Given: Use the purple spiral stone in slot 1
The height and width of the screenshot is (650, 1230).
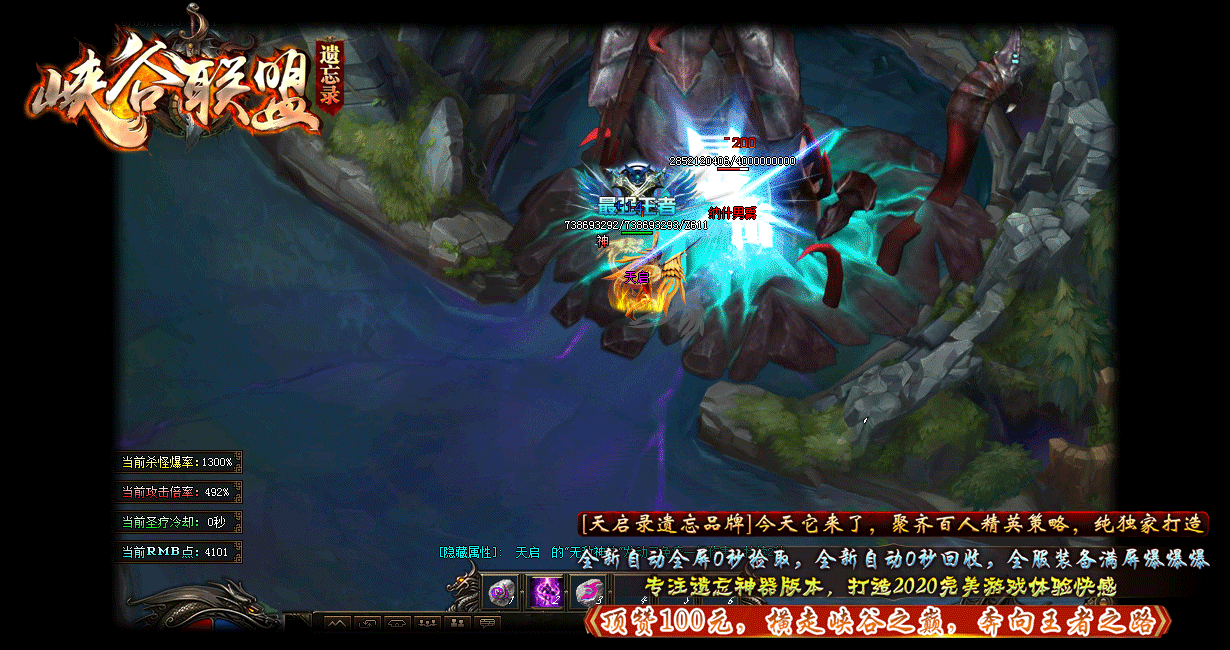Looking at the screenshot, I should 500,592.
